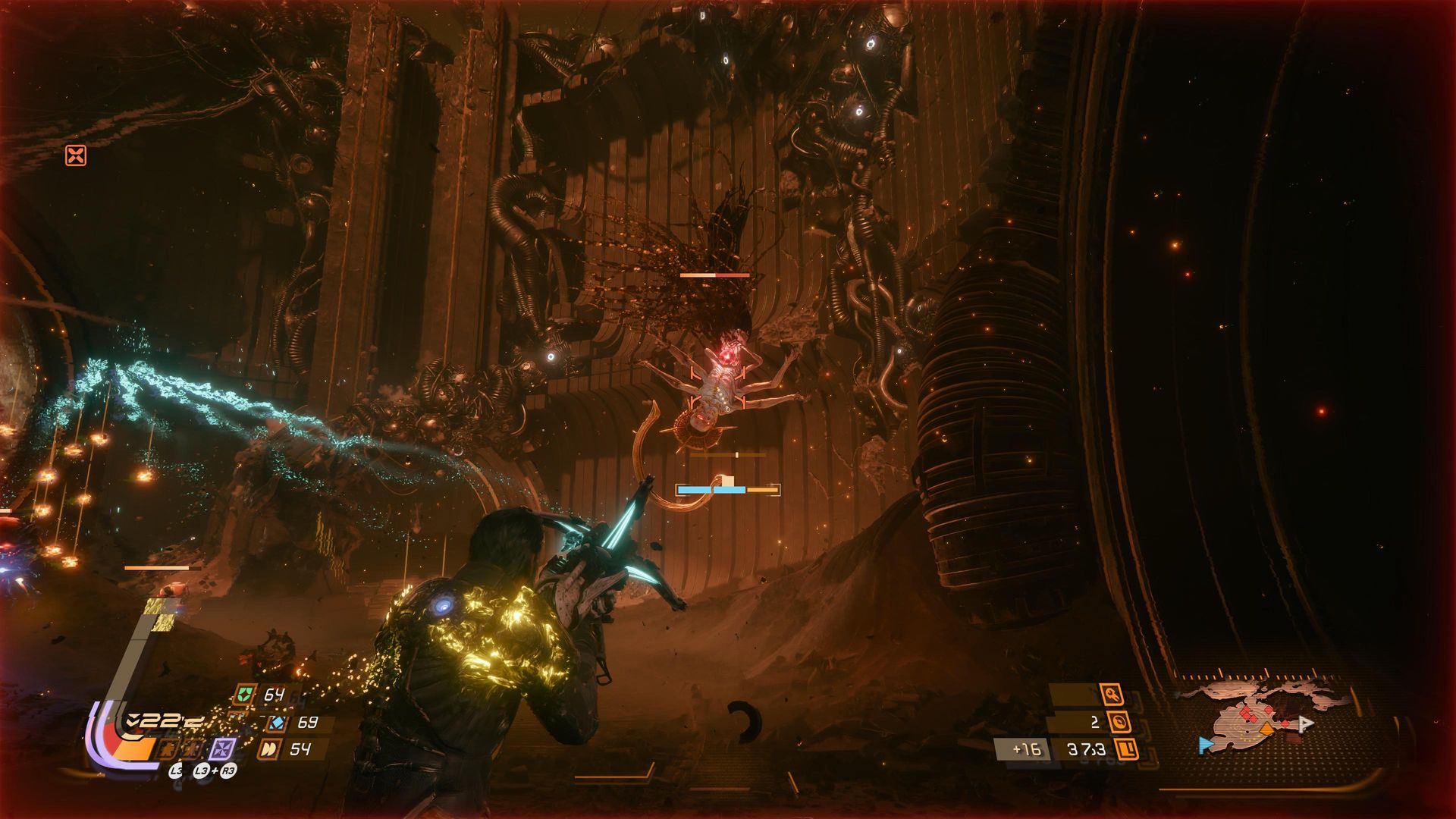Select the blue flag marker on the minimap
Screen dimensions: 1456x819
(1206, 745)
